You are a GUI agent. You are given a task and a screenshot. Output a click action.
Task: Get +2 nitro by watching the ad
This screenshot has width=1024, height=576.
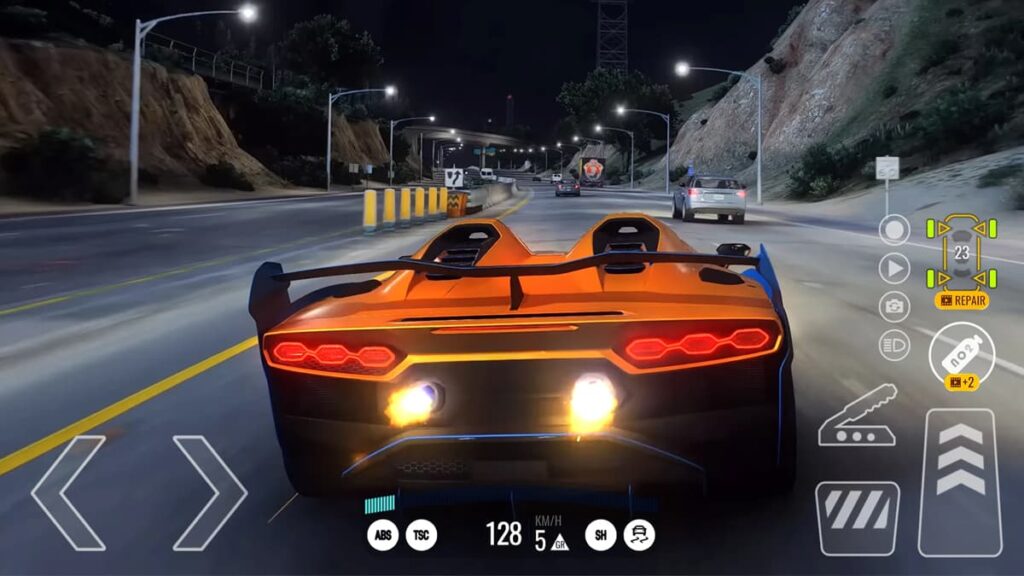coord(961,383)
